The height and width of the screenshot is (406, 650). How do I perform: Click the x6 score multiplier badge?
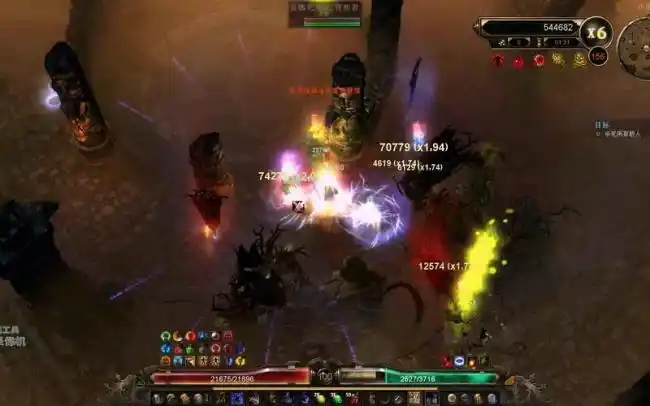(x=597, y=32)
